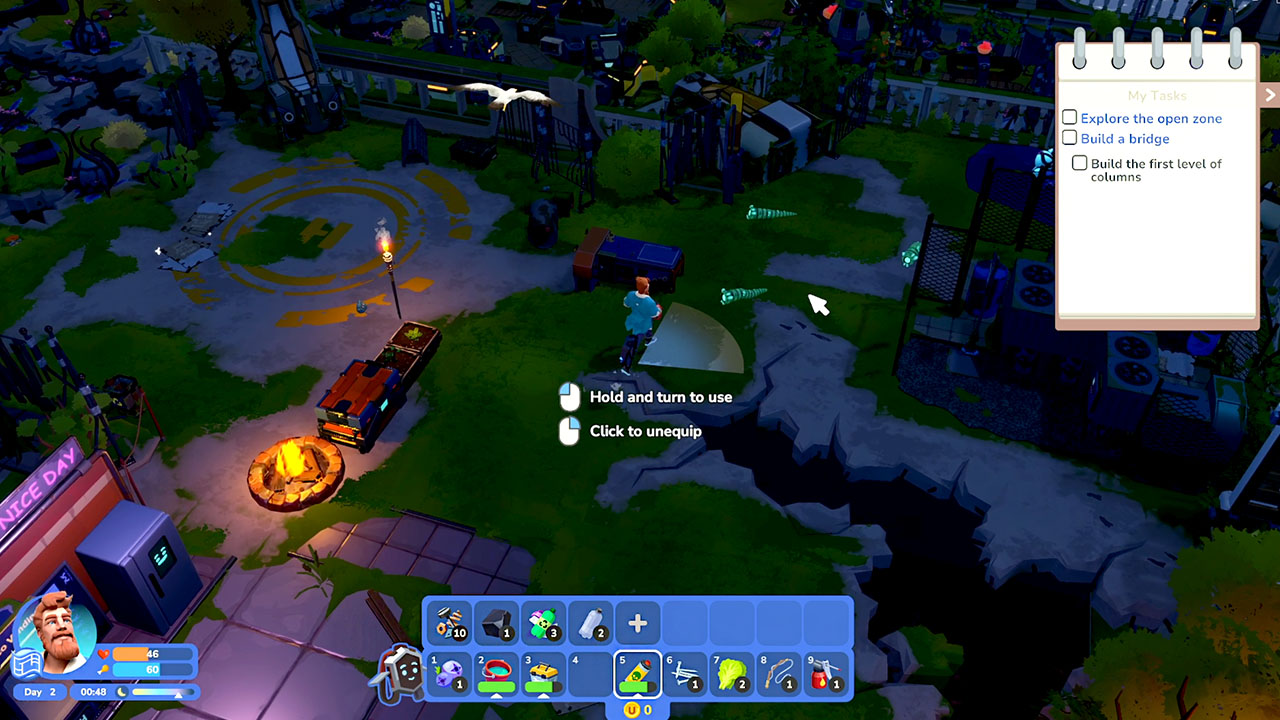Equip the rope in hotbar slot 8
This screenshot has height=720, width=1280.
(778, 673)
